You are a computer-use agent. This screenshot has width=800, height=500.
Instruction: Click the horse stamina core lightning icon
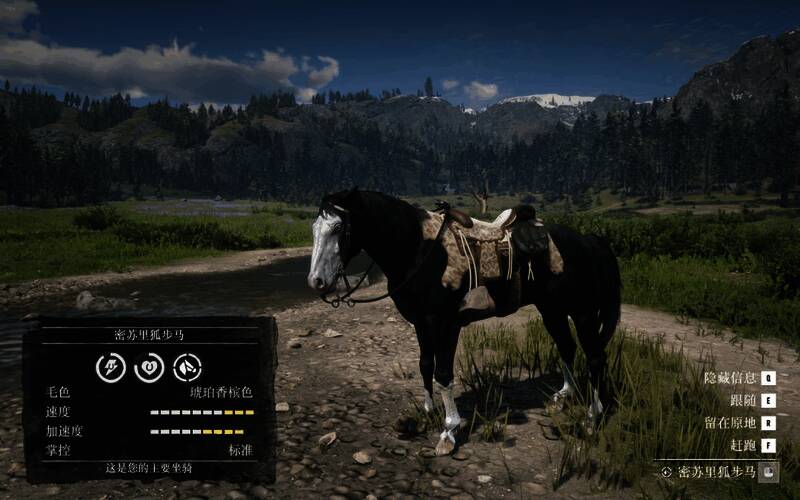[110, 368]
